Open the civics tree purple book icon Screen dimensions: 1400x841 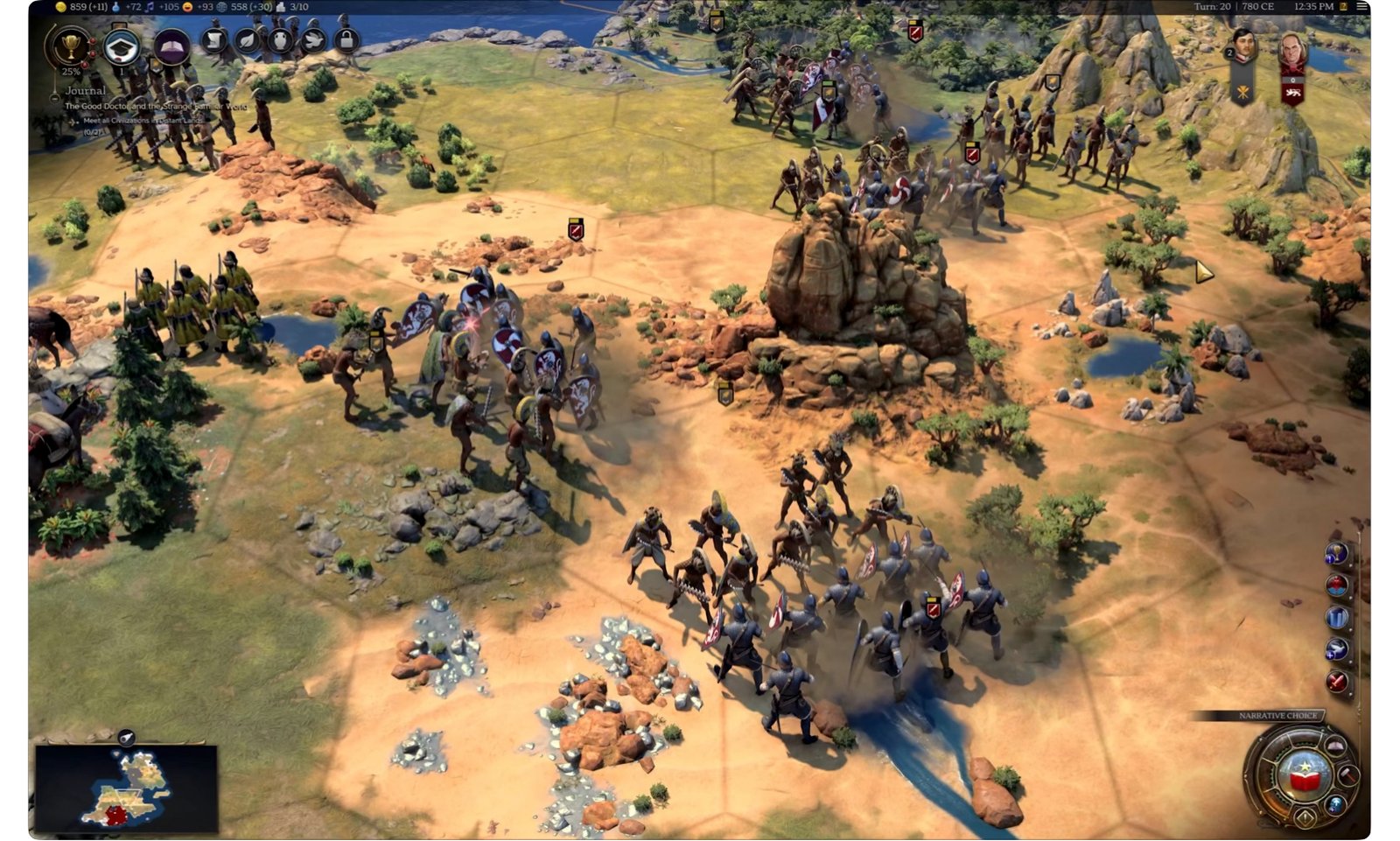171,46
